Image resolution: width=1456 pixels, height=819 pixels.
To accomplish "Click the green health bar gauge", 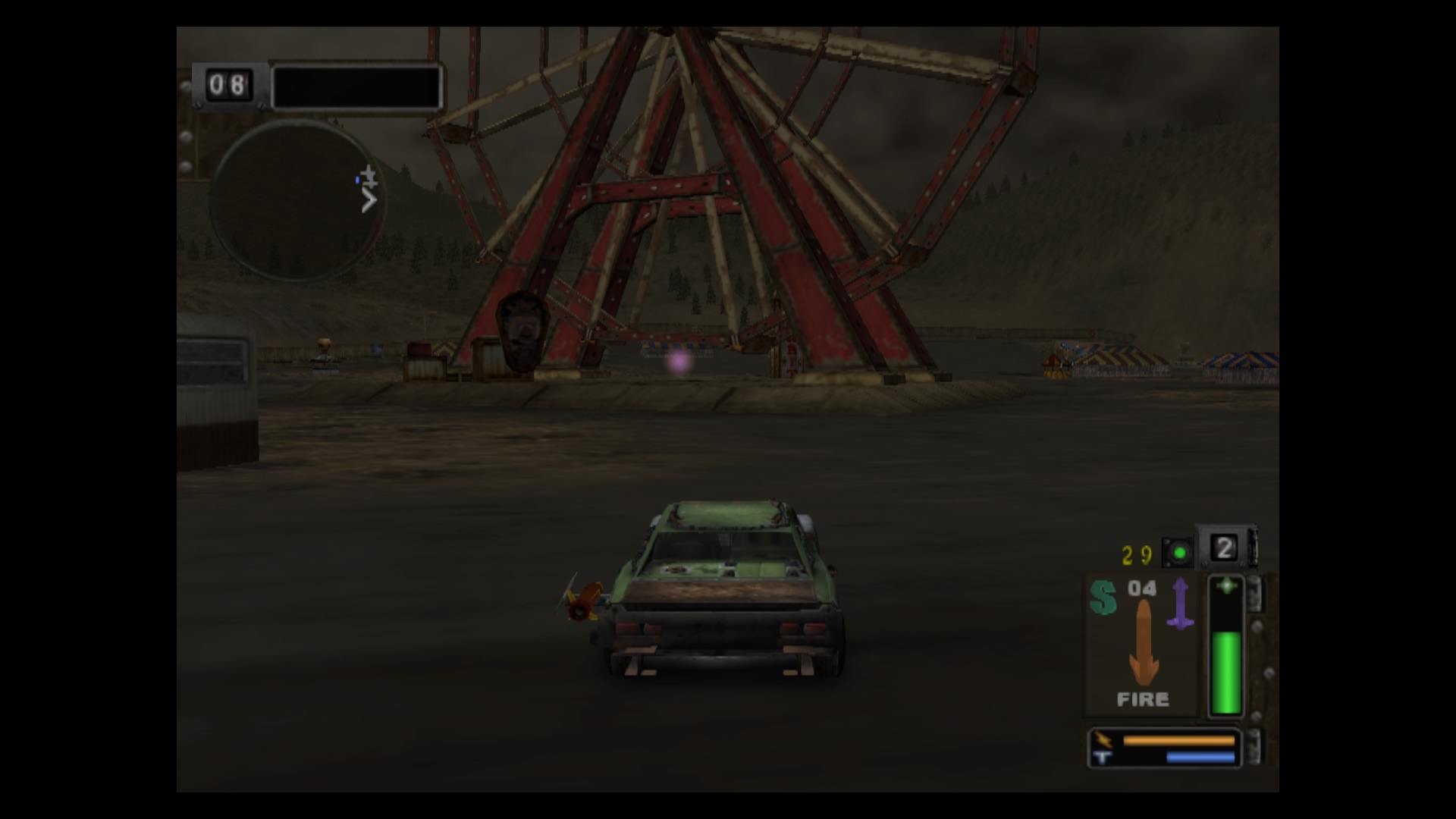I will click(x=1226, y=671).
